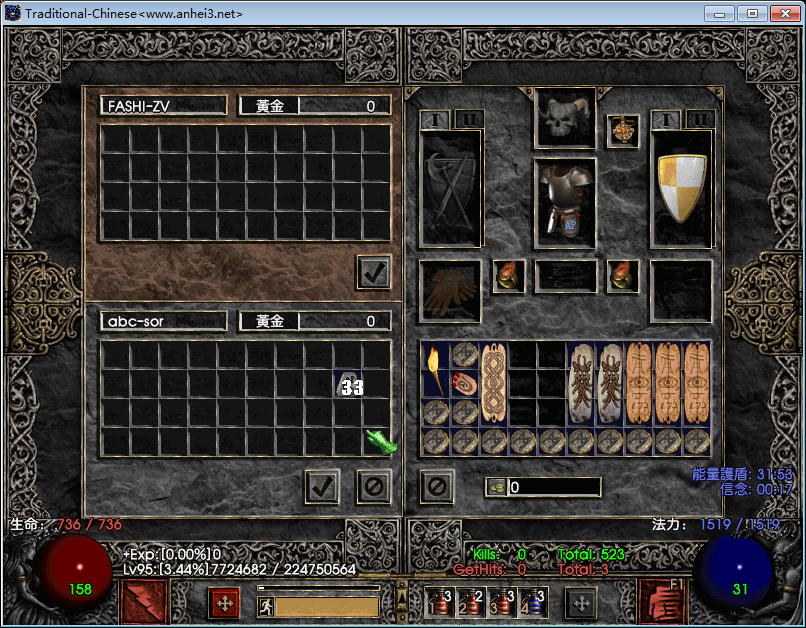806x628 pixels.
Task: Select the horned skull helm slot
Action: click(565, 119)
